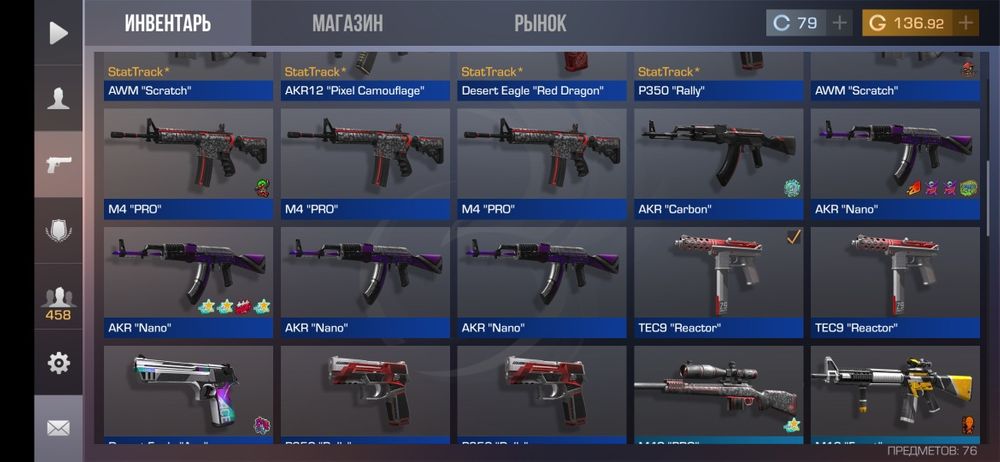Viewport: 1000px width, 462px height.
Task: Select the StatTrack AKR12 "Pixel Camouflage"
Action: 365,78
